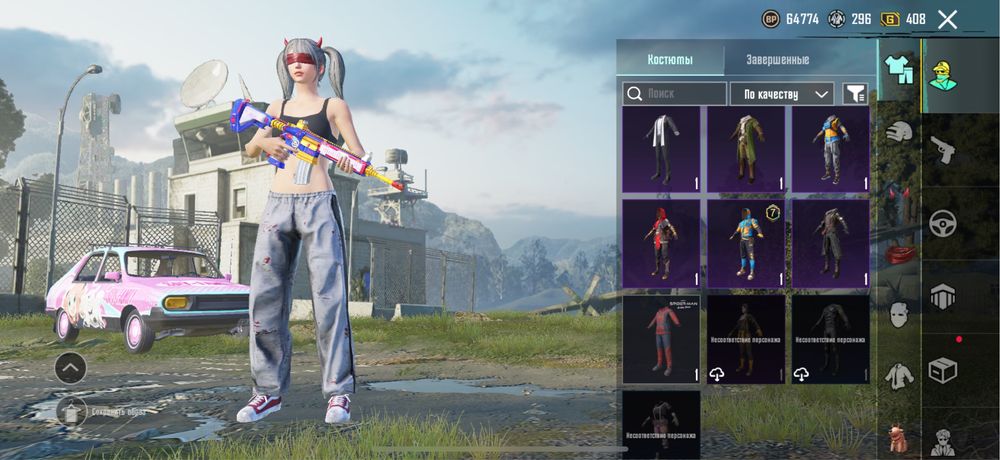Pick the blue outfit with 7 badge

click(746, 243)
